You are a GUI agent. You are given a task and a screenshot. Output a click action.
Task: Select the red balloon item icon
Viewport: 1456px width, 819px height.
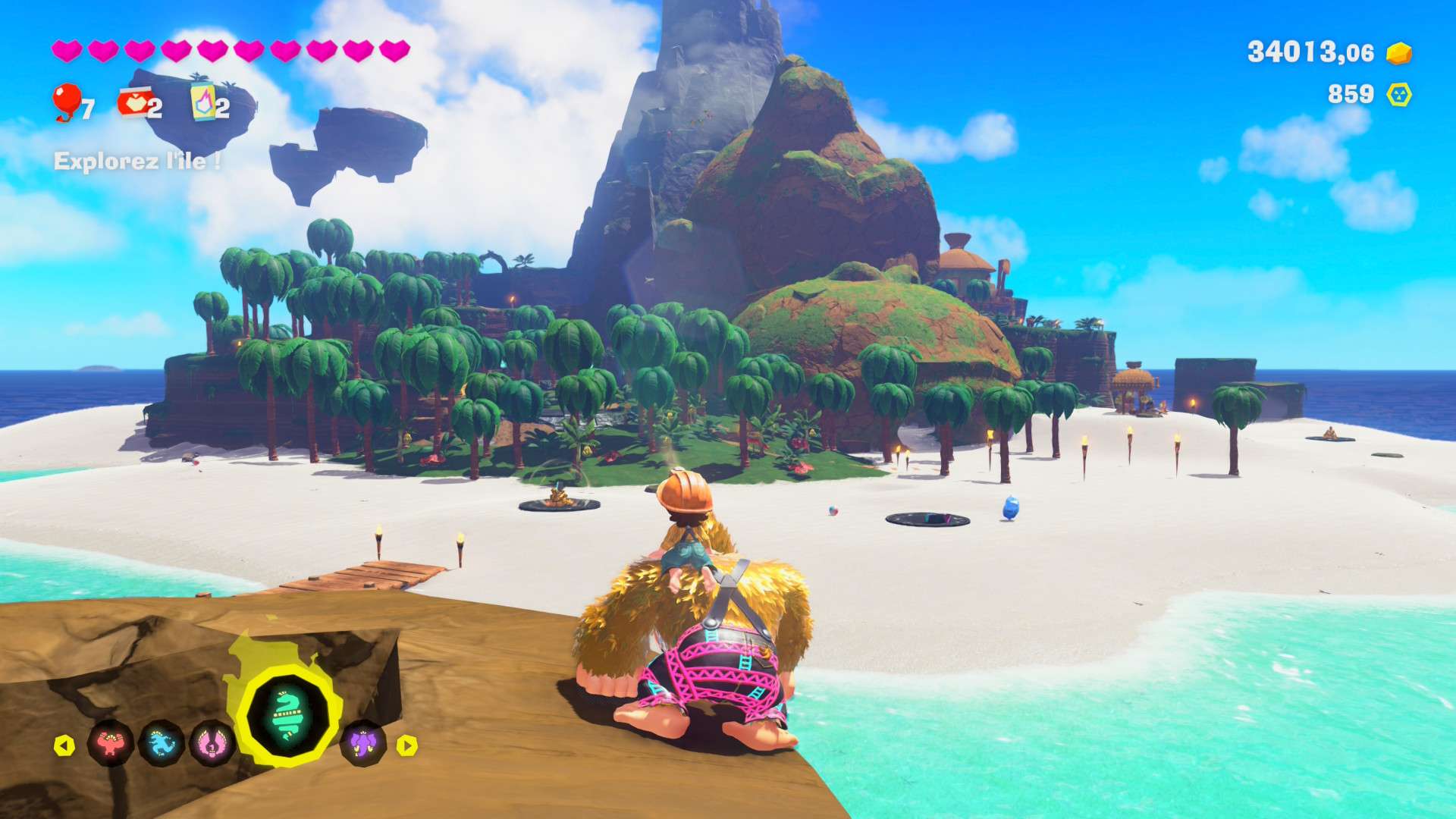pyautogui.click(x=67, y=102)
